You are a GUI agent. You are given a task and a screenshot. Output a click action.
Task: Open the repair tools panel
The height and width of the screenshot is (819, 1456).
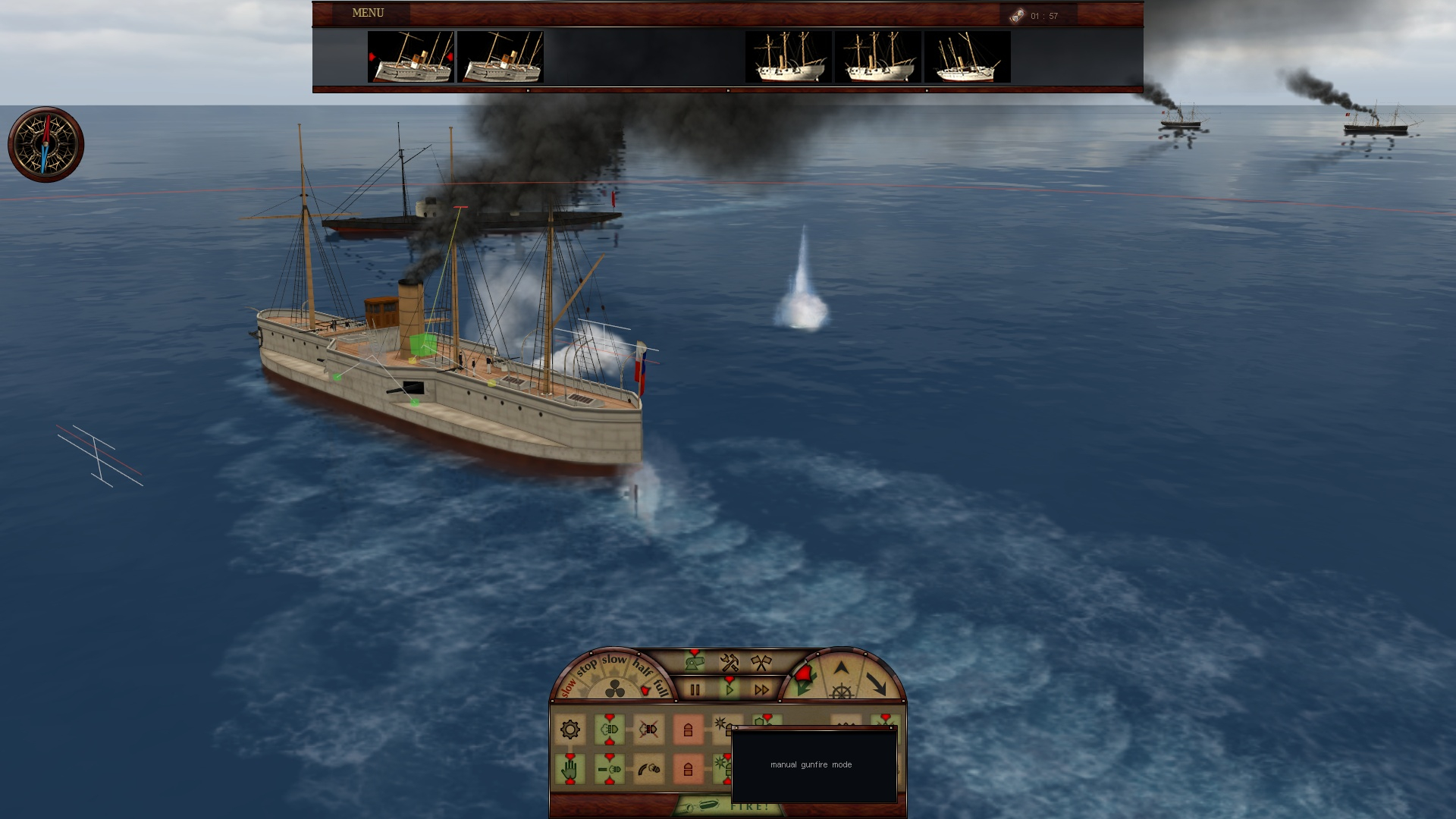(729, 663)
